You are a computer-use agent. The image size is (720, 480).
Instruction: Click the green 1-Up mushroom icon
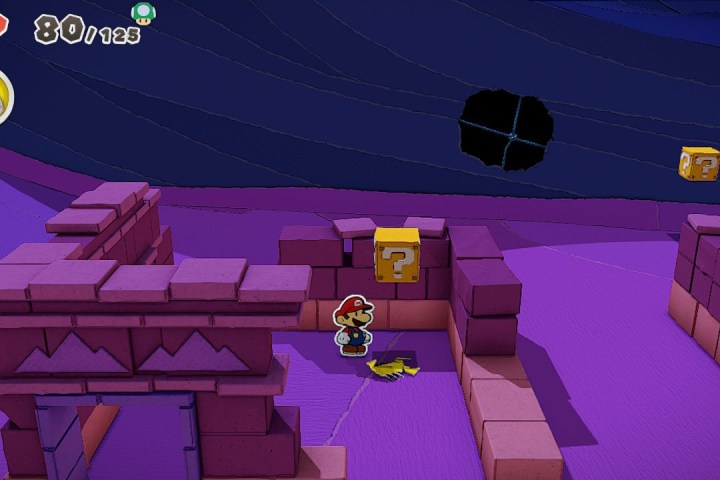coord(143,12)
